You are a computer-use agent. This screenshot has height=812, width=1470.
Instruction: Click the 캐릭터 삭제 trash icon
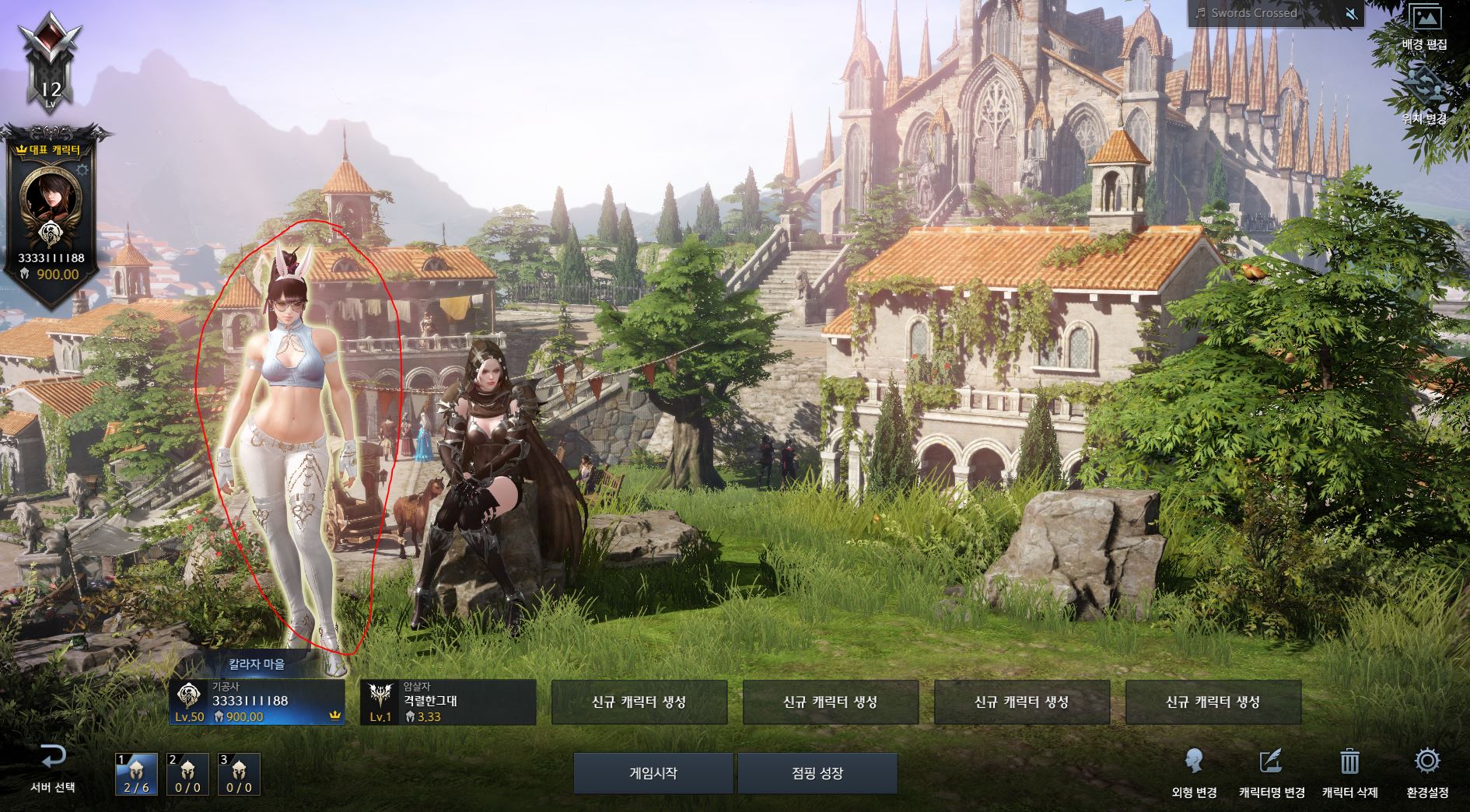(x=1349, y=772)
